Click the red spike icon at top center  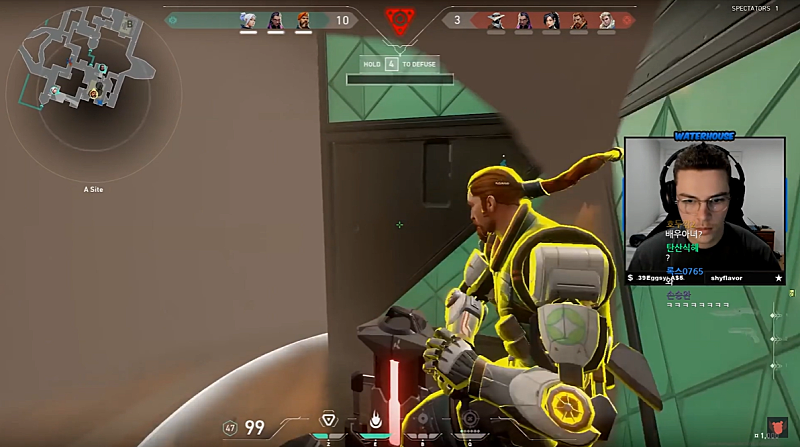click(x=399, y=20)
